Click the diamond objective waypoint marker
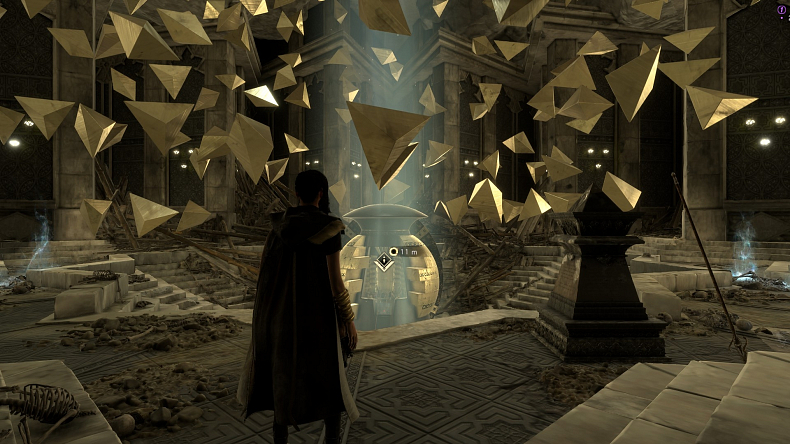Image resolution: width=790 pixels, height=444 pixels. tap(384, 263)
